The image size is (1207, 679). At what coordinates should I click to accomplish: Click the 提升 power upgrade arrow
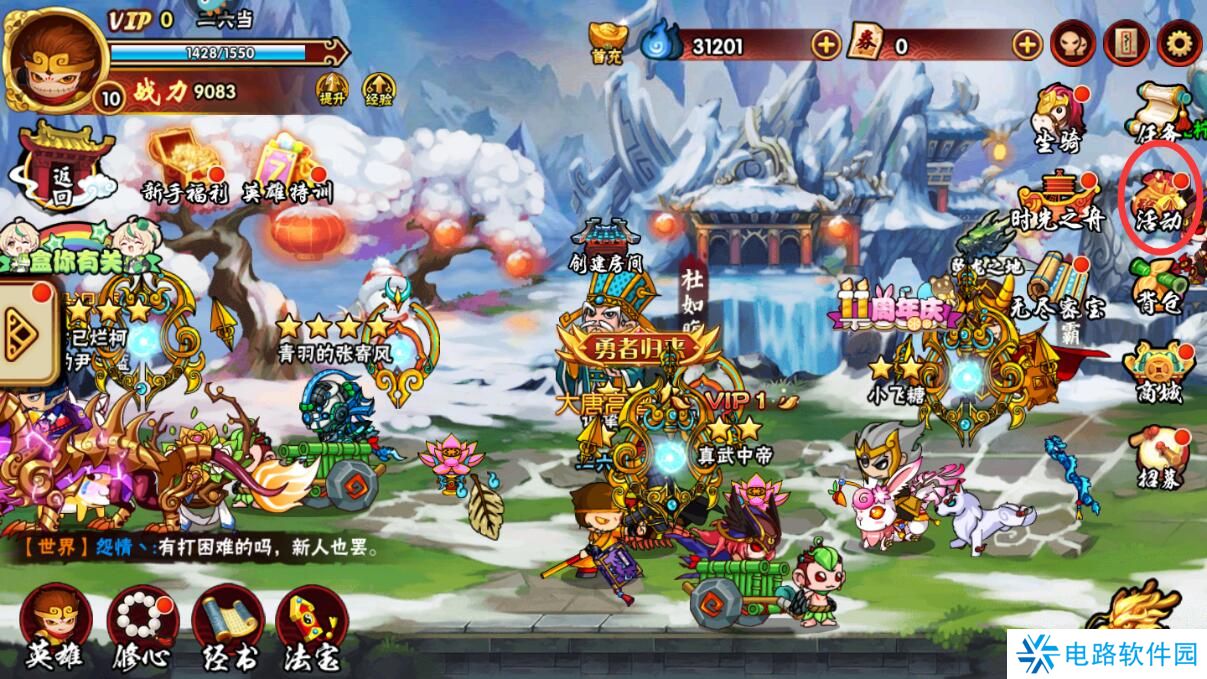tap(332, 90)
